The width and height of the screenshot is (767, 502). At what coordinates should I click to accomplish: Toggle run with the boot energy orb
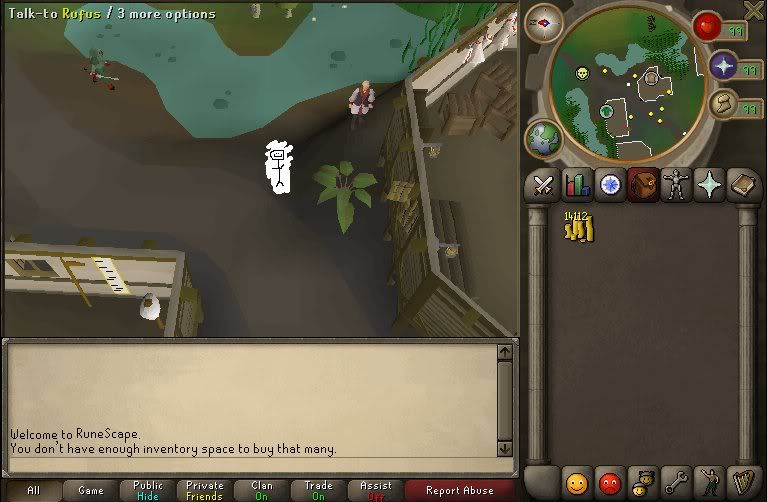pyautogui.click(x=723, y=104)
